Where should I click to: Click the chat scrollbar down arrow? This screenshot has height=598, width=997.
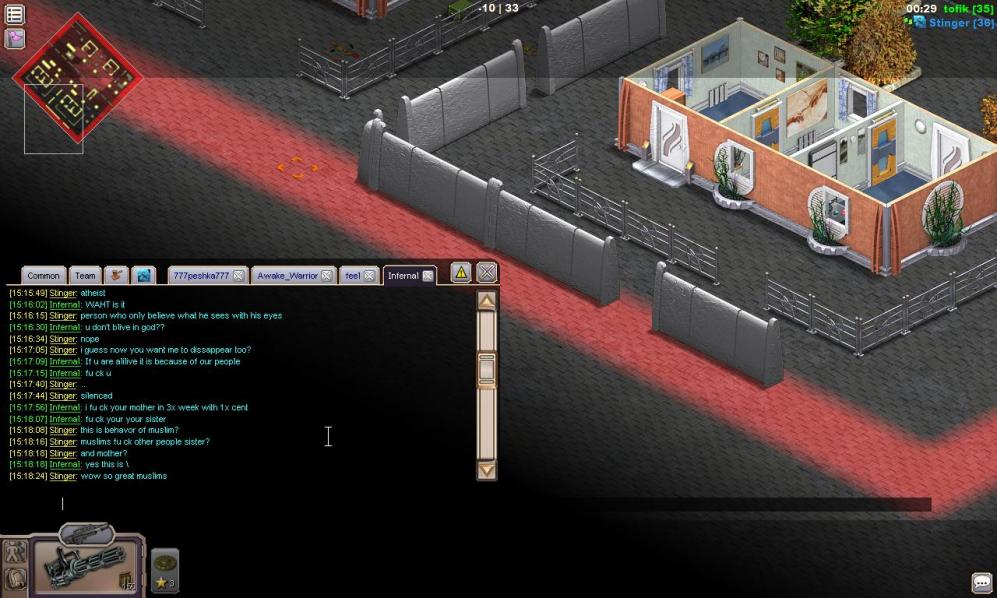[x=487, y=469]
